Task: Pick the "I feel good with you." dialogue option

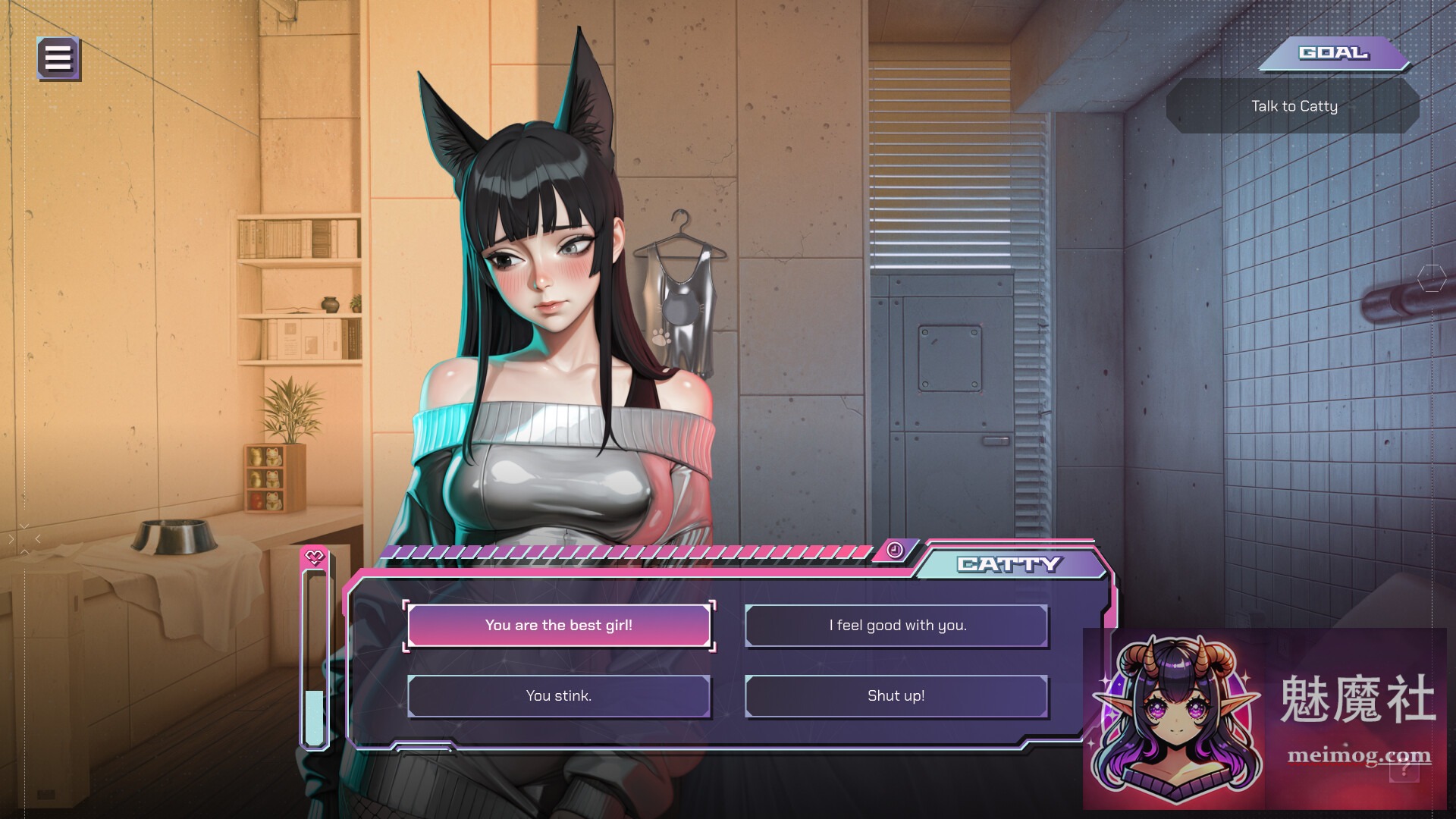Action: [x=896, y=625]
